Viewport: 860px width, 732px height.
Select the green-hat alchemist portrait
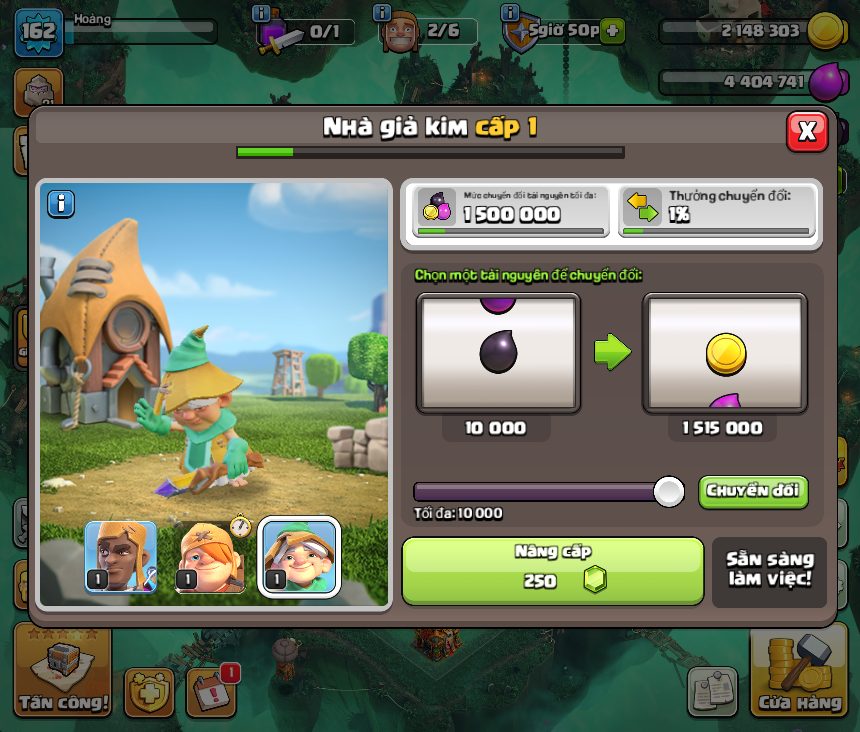[x=299, y=557]
